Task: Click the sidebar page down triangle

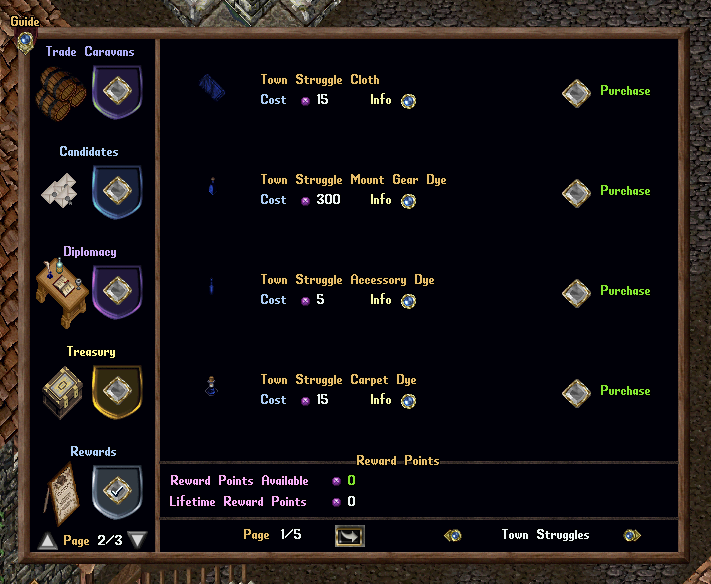Action: coord(138,541)
